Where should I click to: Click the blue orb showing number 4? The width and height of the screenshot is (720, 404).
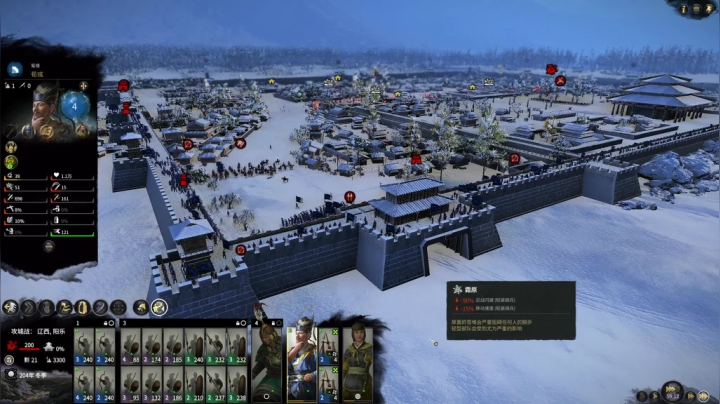pos(76,103)
